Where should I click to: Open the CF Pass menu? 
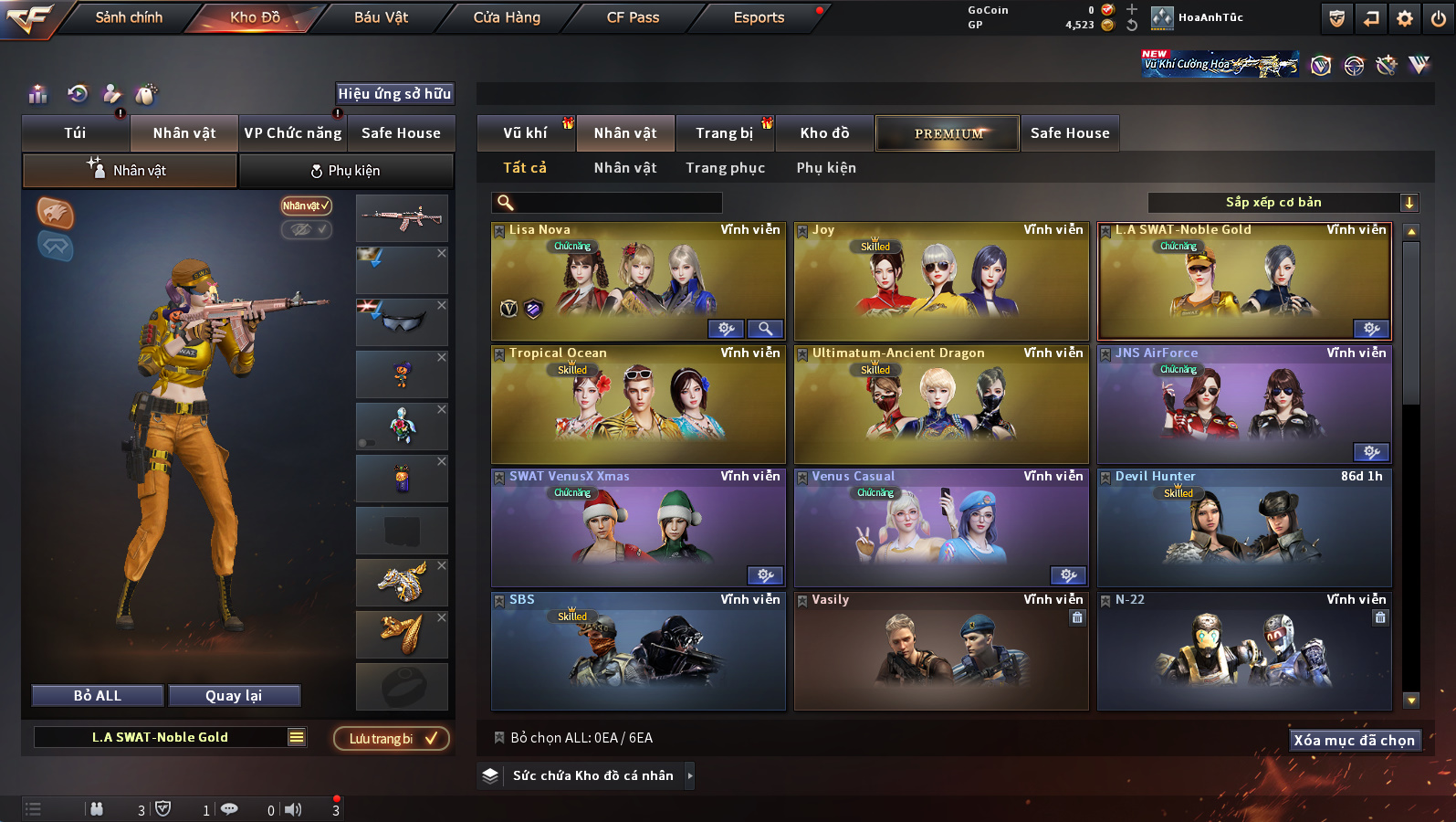coord(633,17)
